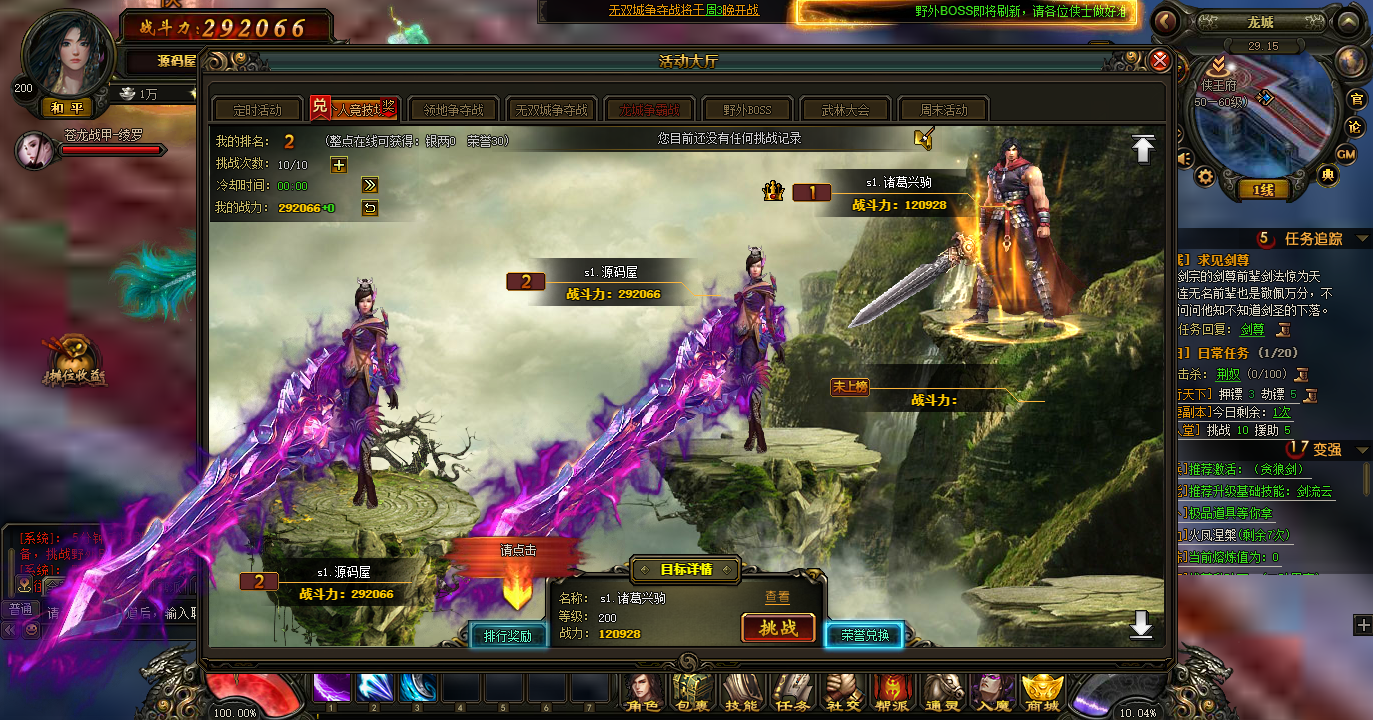The height and width of the screenshot is (720, 1373).
Task: Open the 周末活动 tab
Action: tap(942, 110)
